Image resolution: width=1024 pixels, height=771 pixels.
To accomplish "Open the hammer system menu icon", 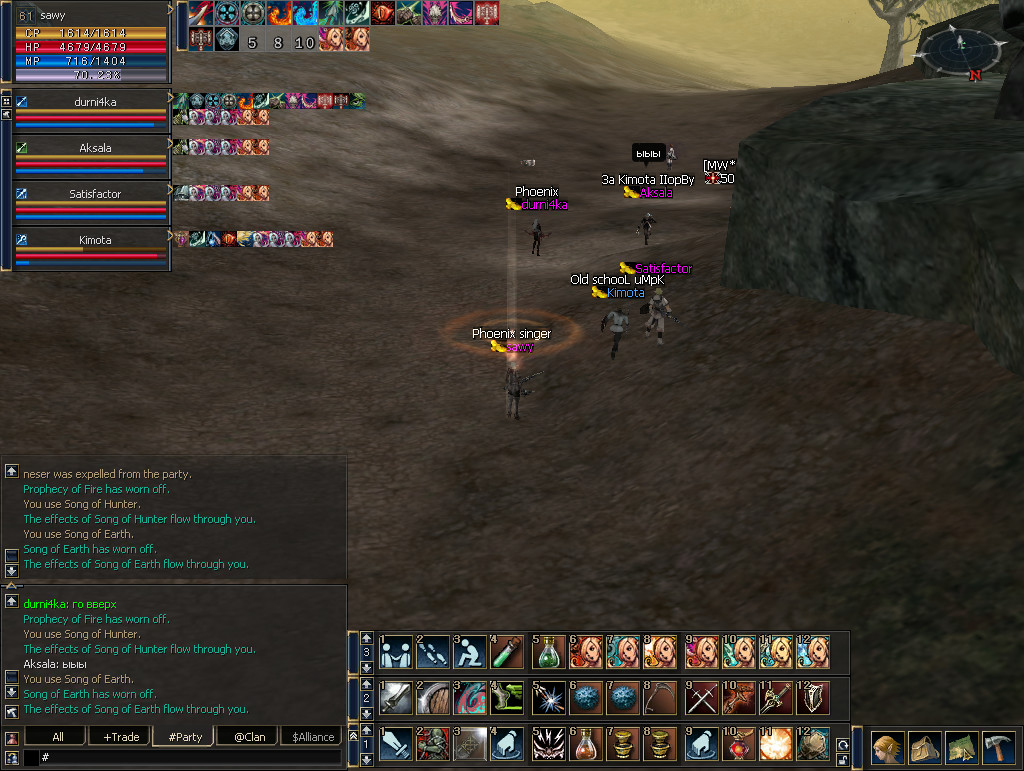I will point(1000,749).
